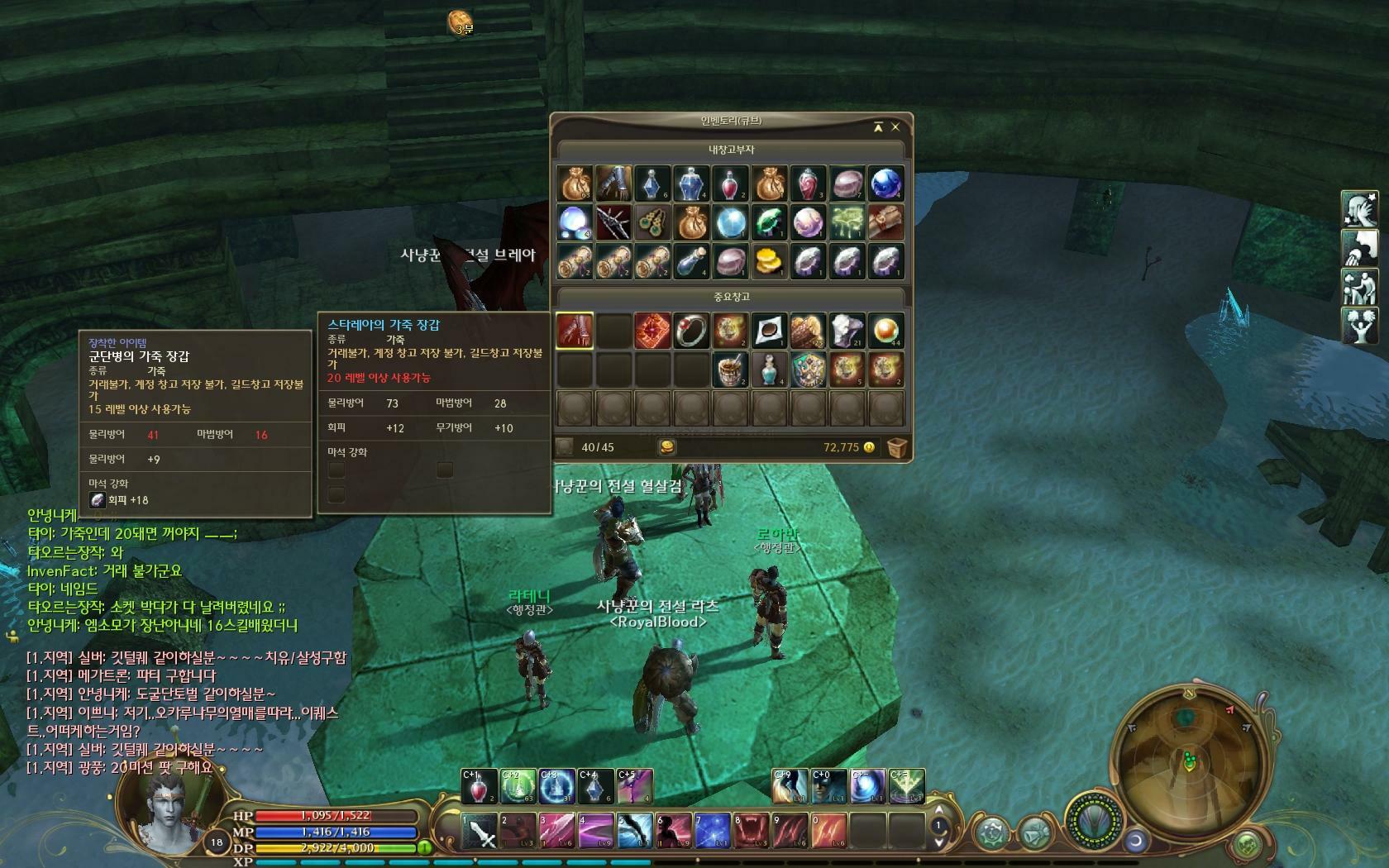Use the sword basic attack in slot 1

479,832
